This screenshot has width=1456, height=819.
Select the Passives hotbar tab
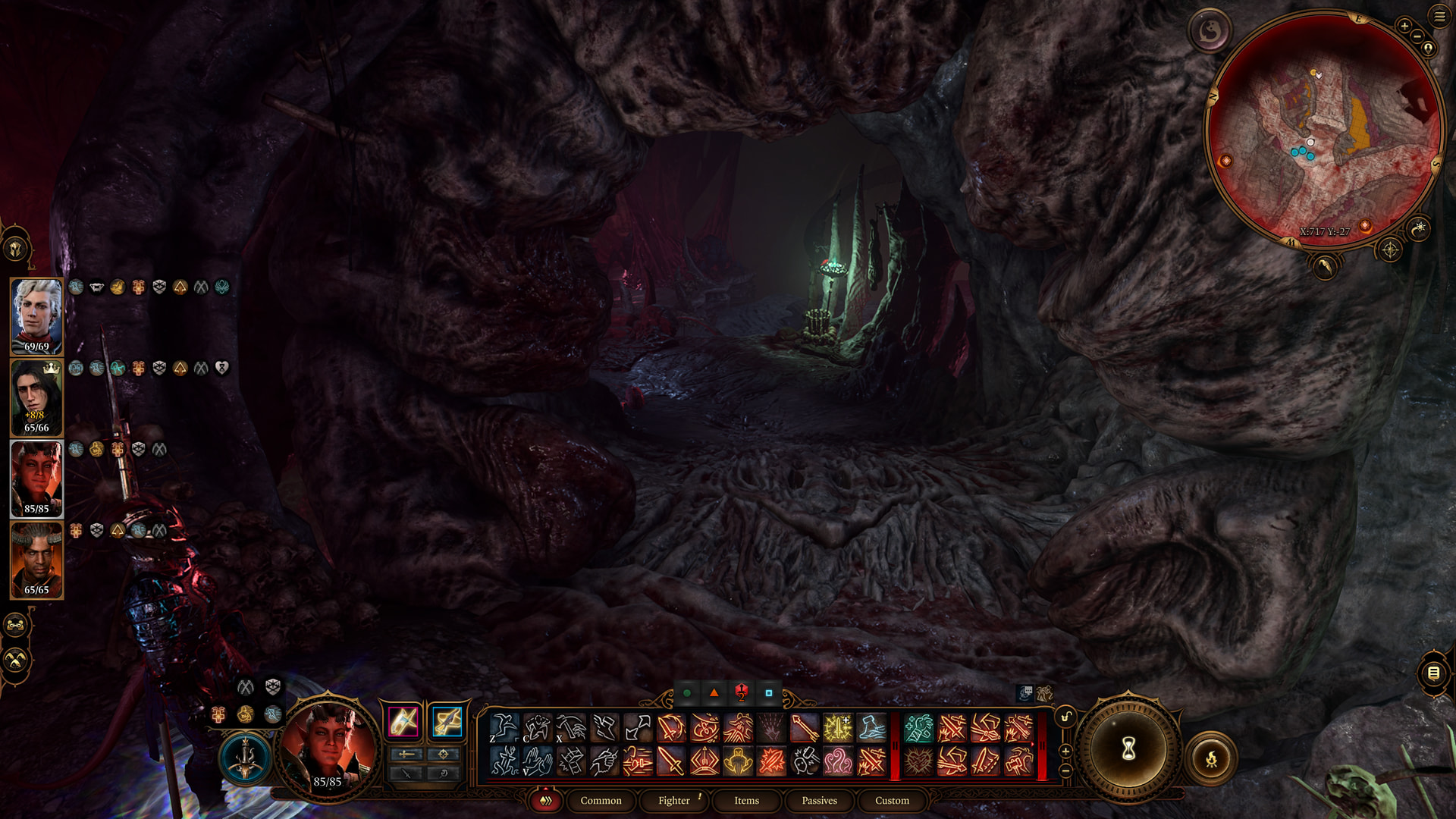click(819, 800)
